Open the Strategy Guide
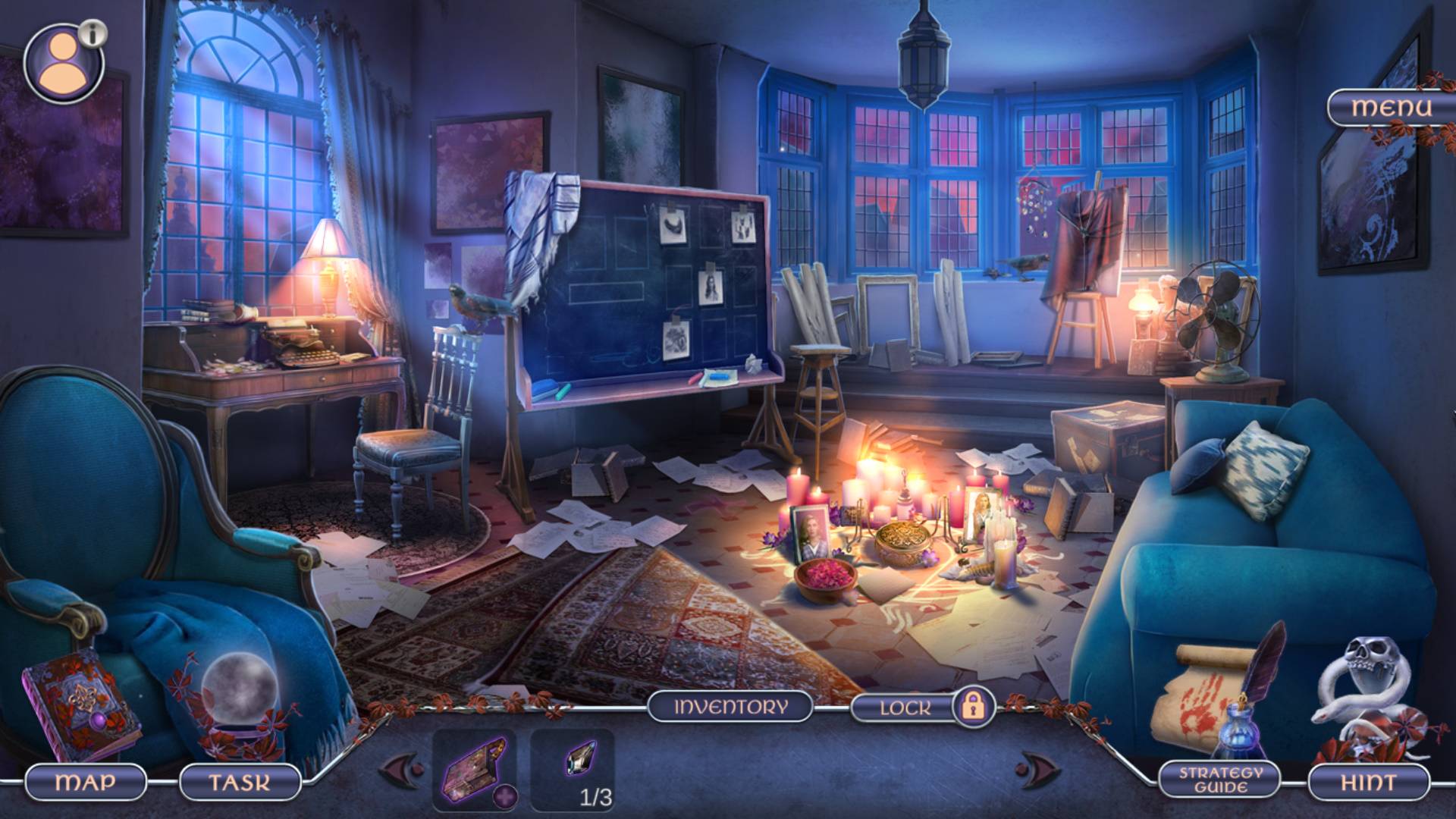 pyautogui.click(x=1219, y=780)
